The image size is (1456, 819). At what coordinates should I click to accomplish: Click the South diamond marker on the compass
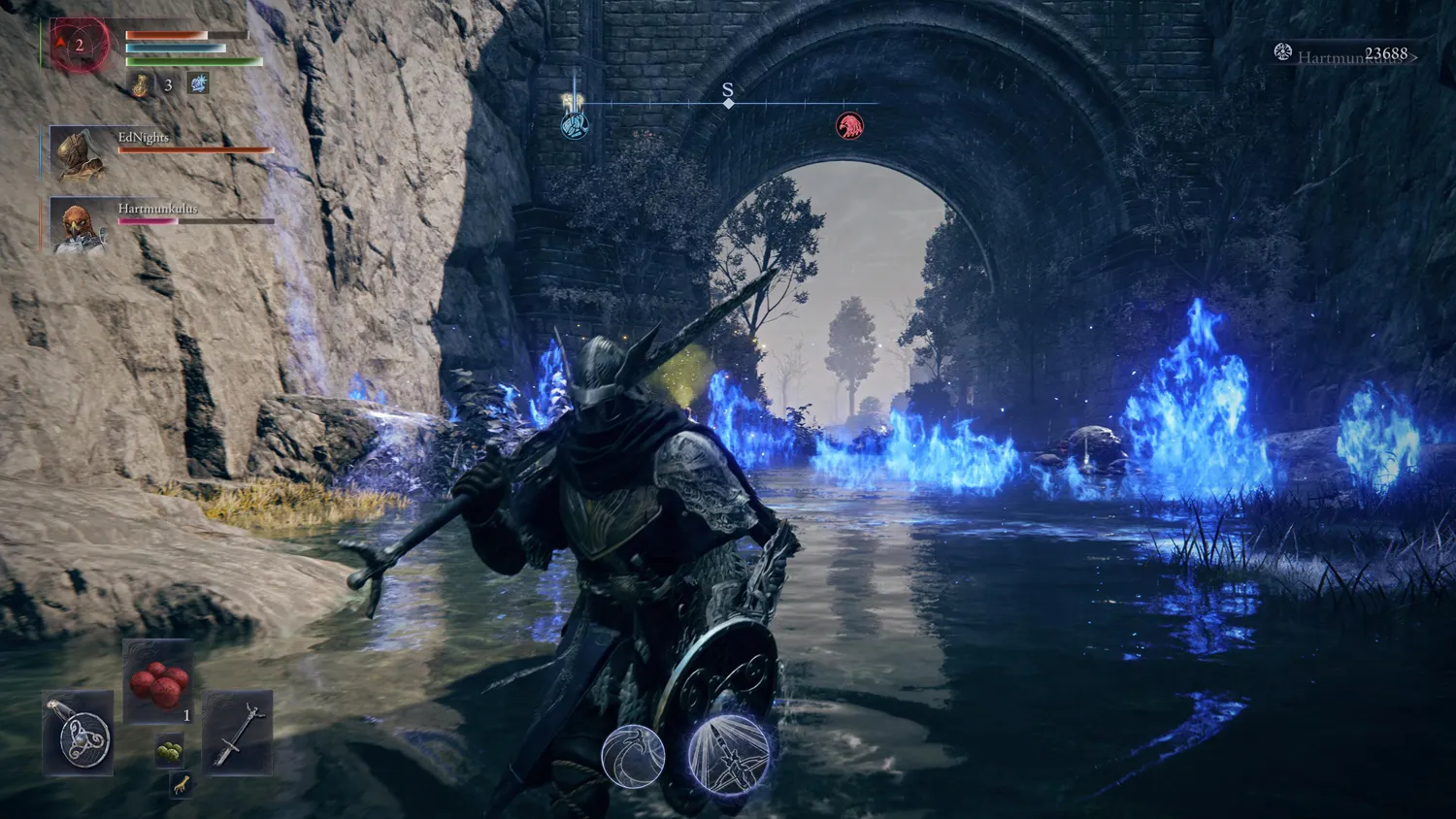tap(728, 103)
